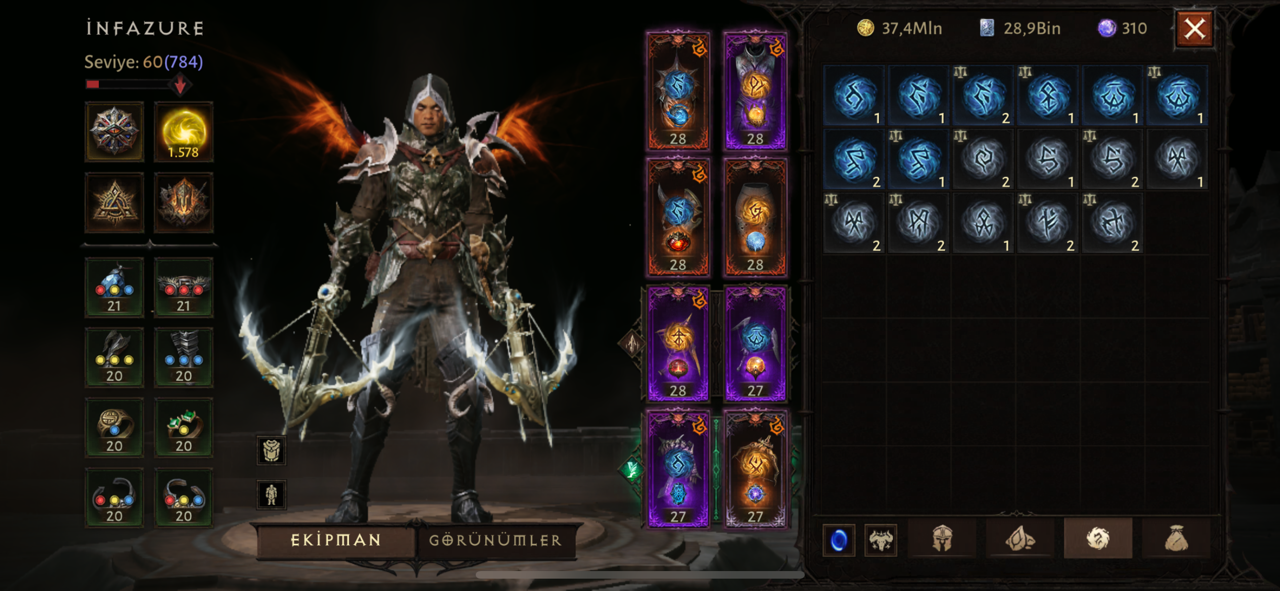The width and height of the screenshot is (1280, 591).
Task: Close the inventory with the X button
Action: [x=1194, y=29]
